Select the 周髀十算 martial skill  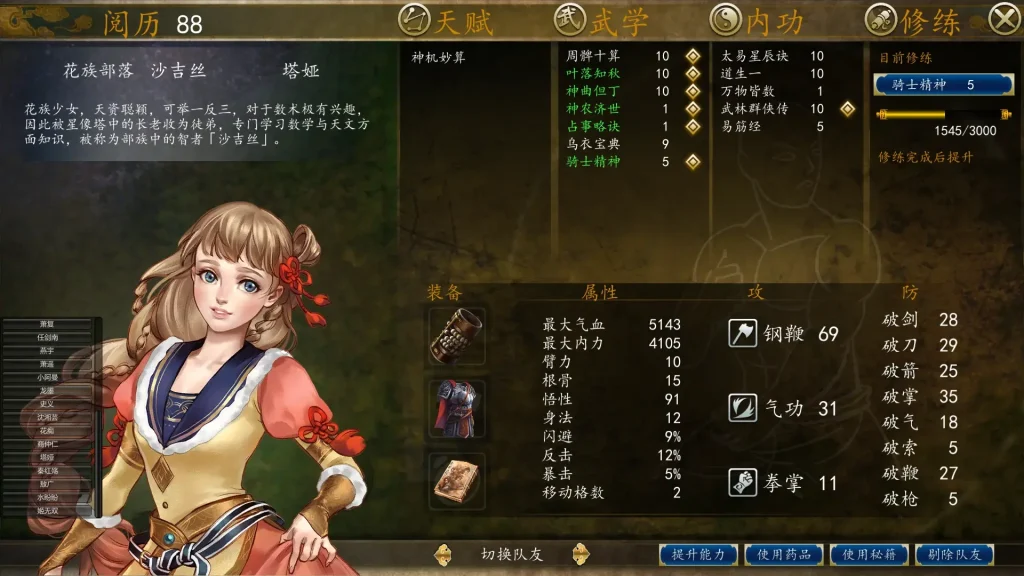click(593, 57)
